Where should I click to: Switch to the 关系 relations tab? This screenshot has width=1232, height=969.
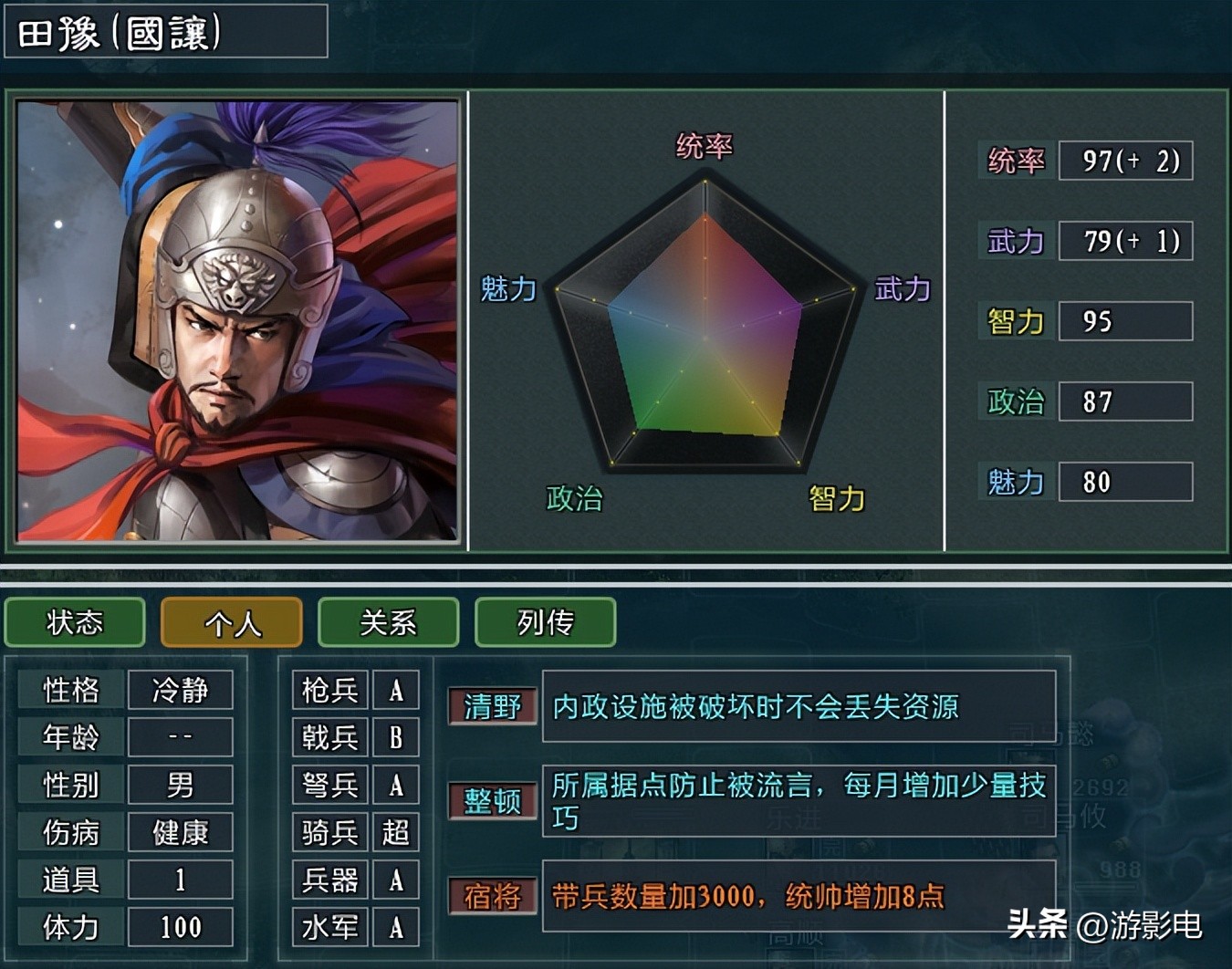(x=388, y=623)
